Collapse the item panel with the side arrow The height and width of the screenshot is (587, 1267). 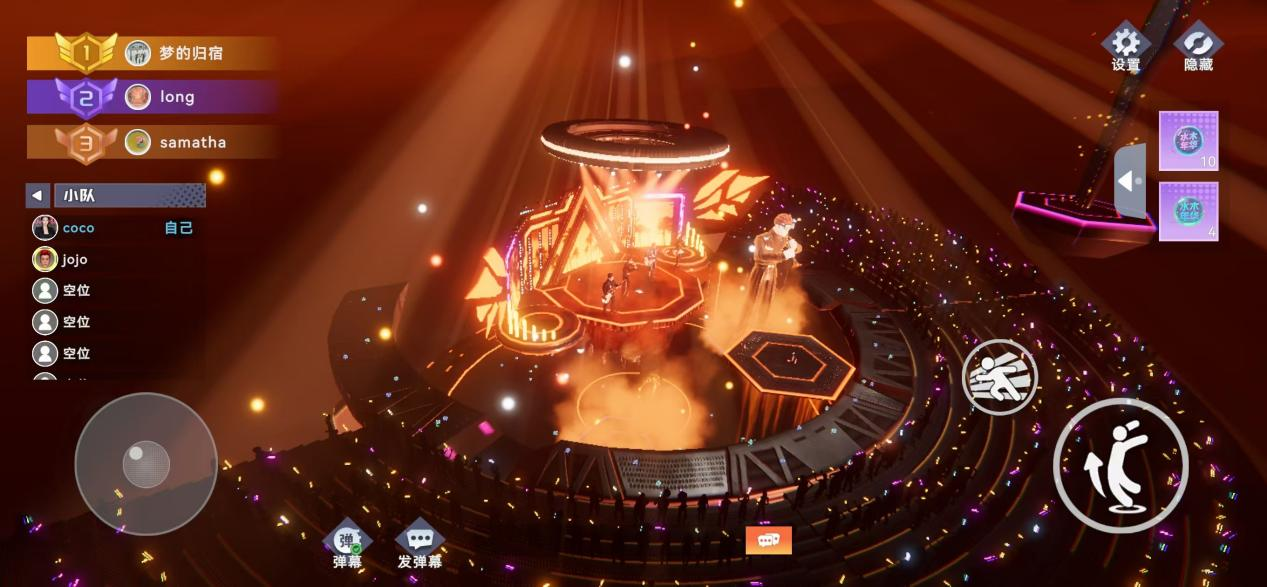tap(1129, 182)
